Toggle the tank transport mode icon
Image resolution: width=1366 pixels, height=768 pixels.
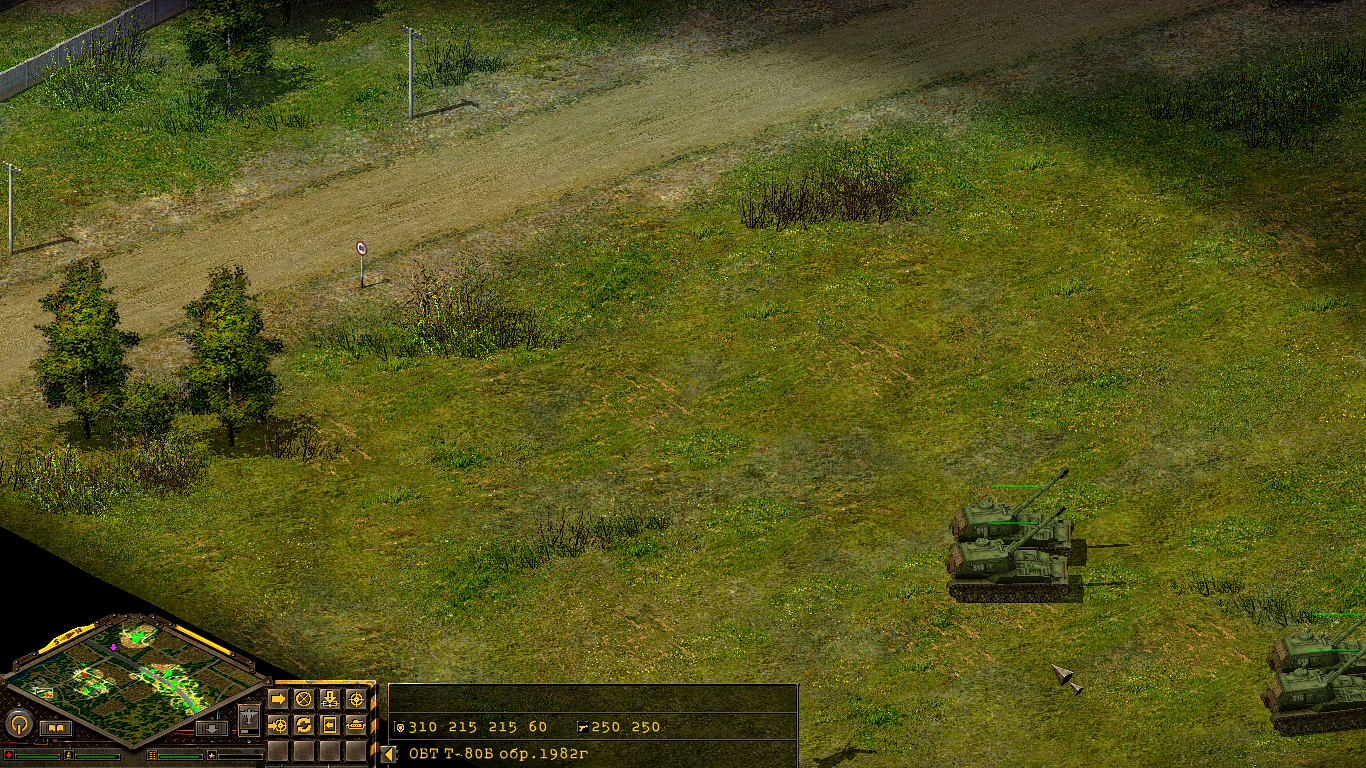(x=356, y=725)
